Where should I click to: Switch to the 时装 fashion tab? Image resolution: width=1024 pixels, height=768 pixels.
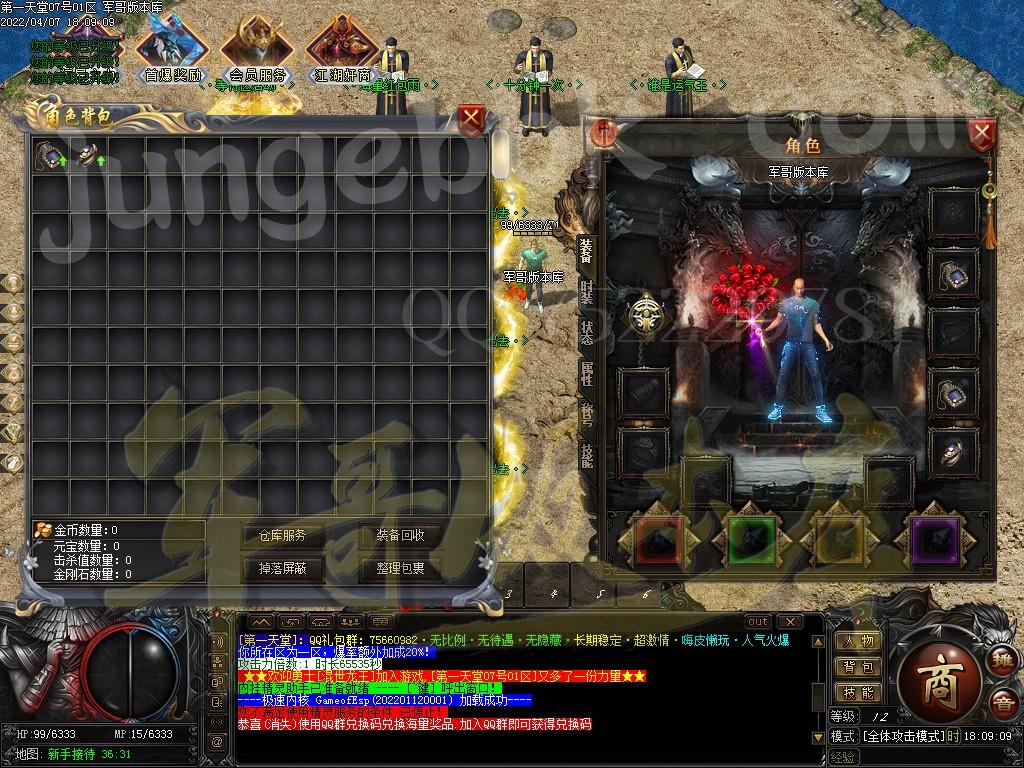click(587, 291)
